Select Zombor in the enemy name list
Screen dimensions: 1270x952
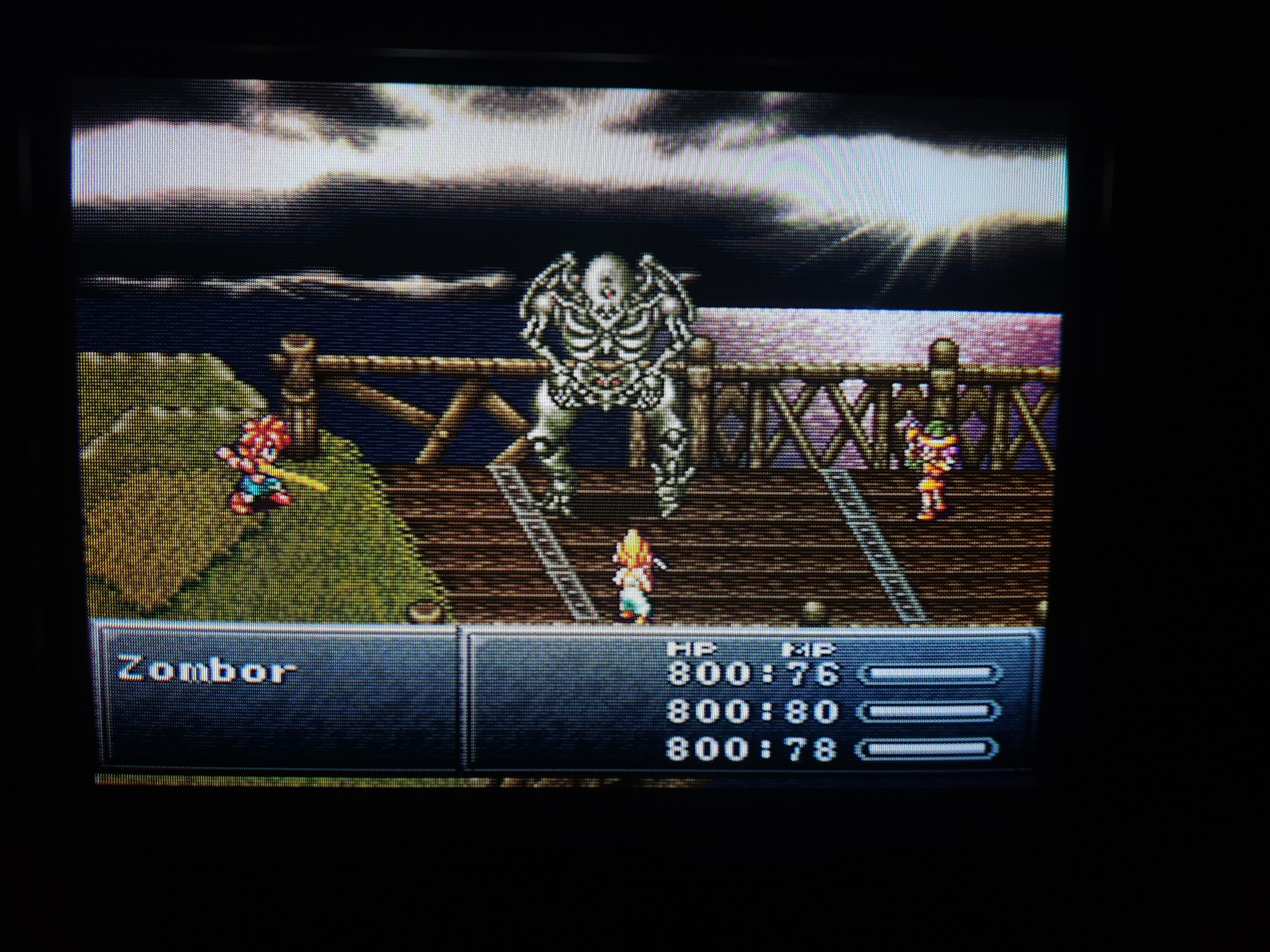click(x=207, y=670)
